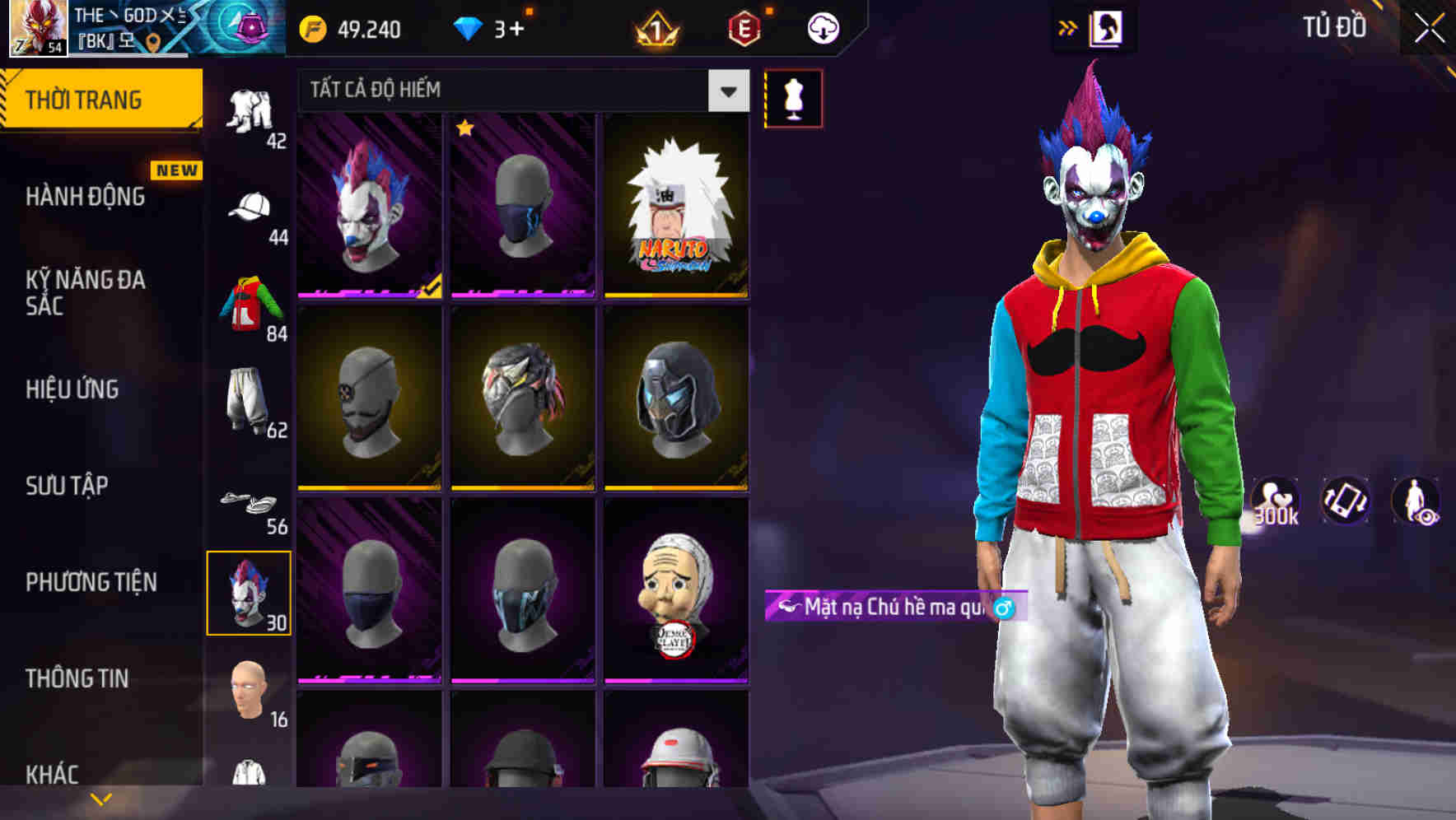This screenshot has height=820, width=1456.
Task: Click the cloud download icon in the top bar
Action: (823, 28)
